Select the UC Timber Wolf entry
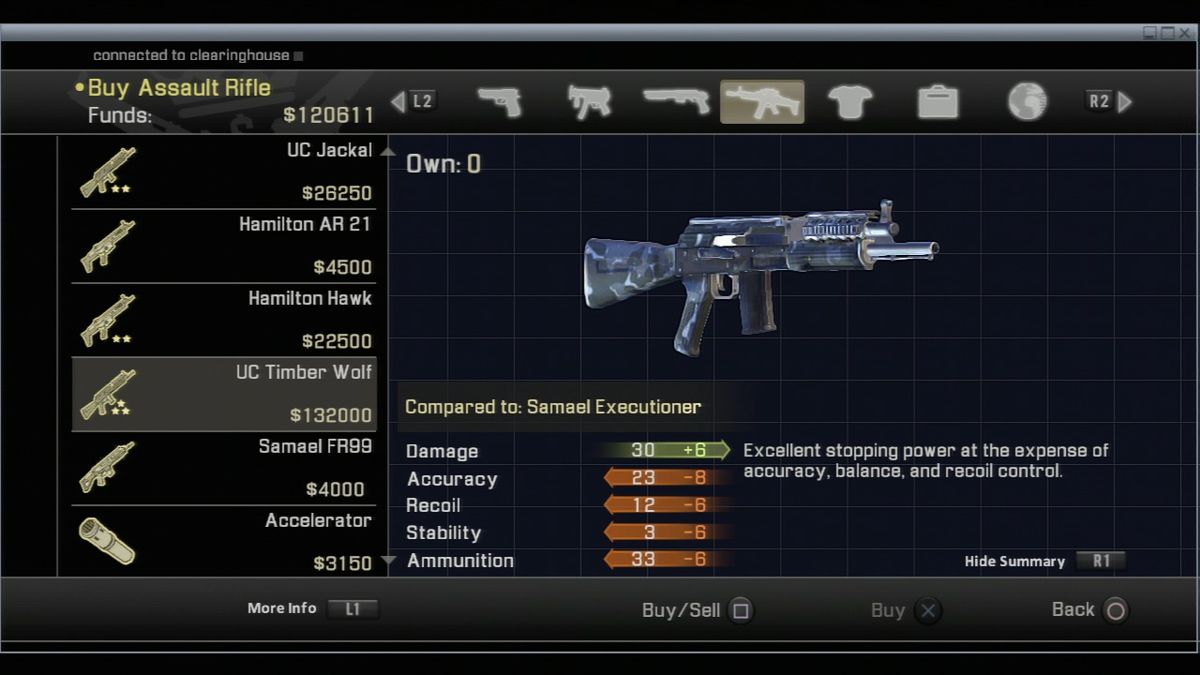The height and width of the screenshot is (675, 1200). click(x=224, y=394)
